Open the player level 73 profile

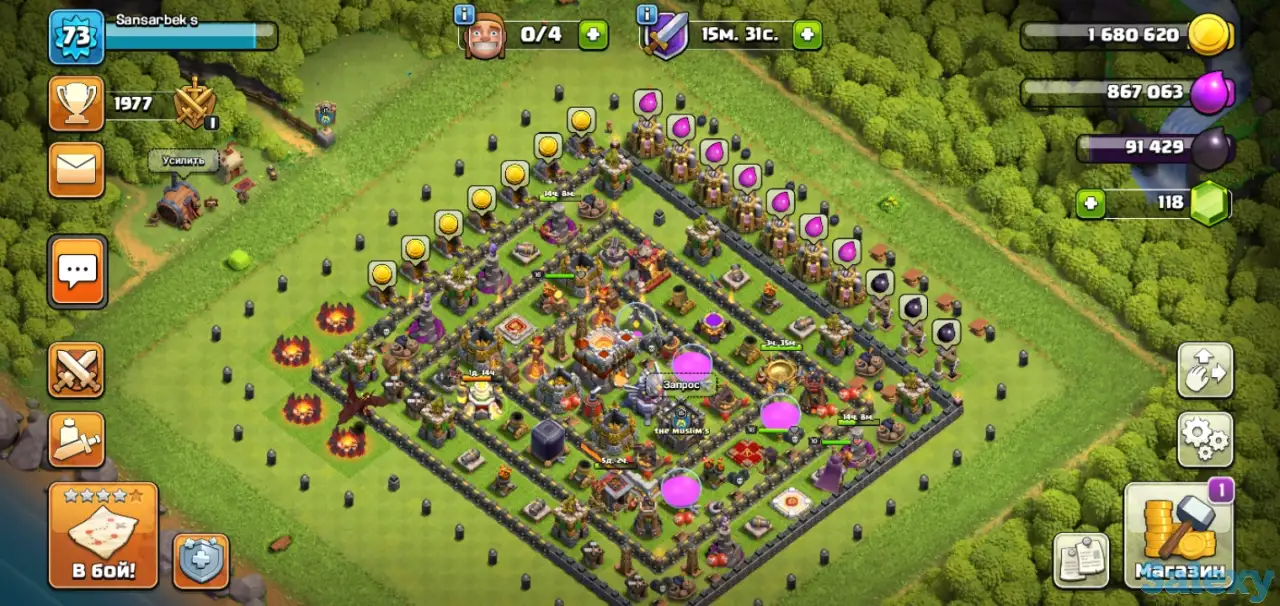click(77, 37)
